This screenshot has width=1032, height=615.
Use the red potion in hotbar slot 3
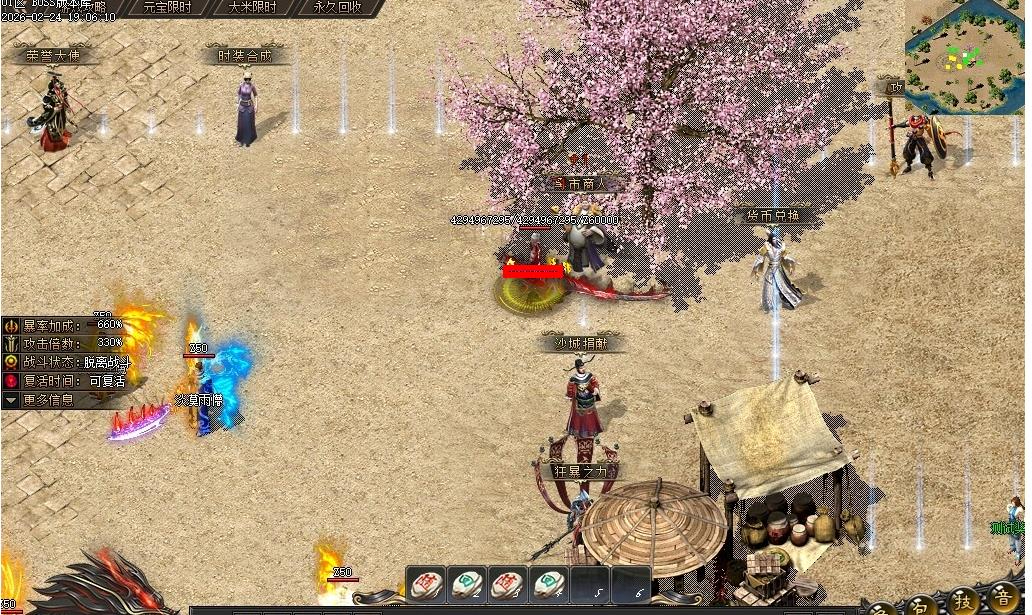tap(508, 583)
